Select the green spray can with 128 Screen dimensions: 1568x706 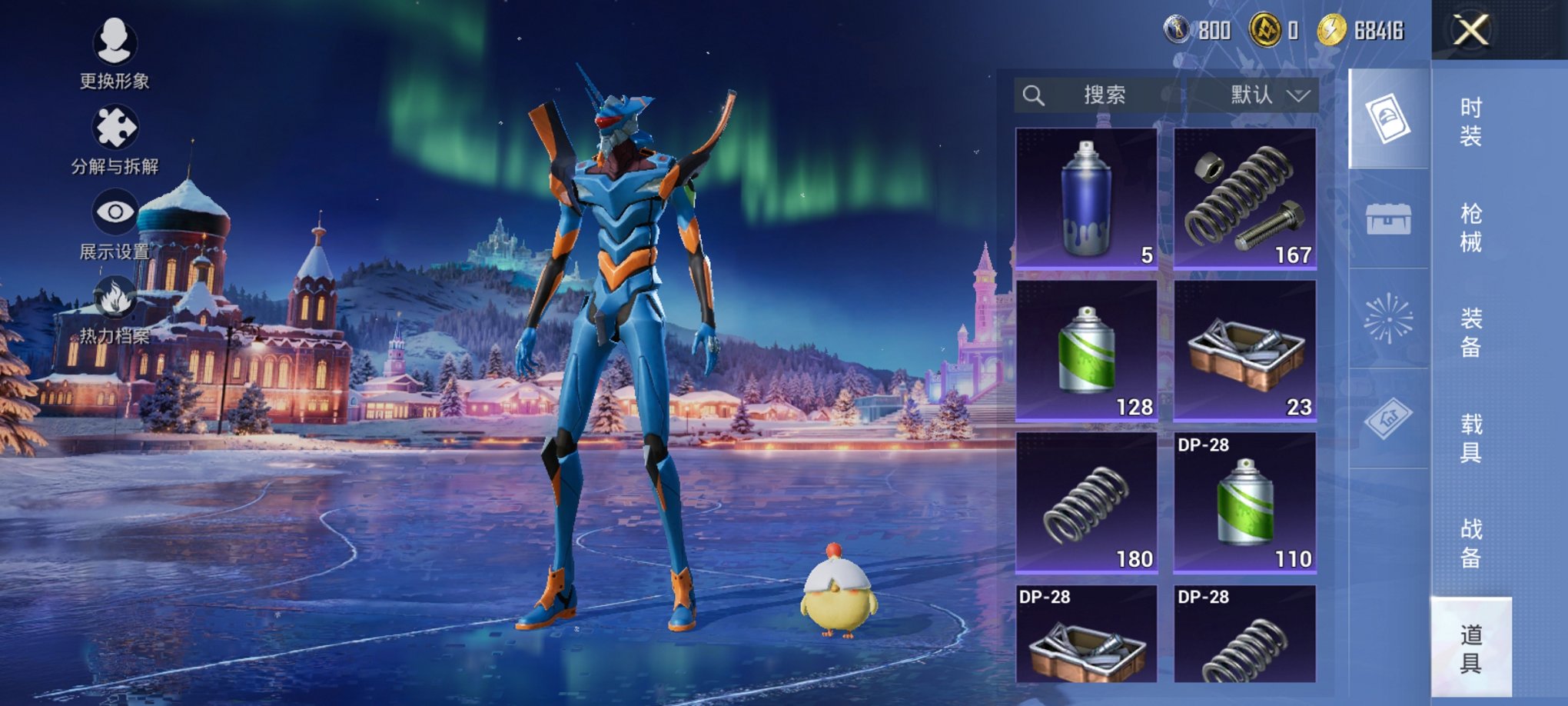pos(1086,351)
